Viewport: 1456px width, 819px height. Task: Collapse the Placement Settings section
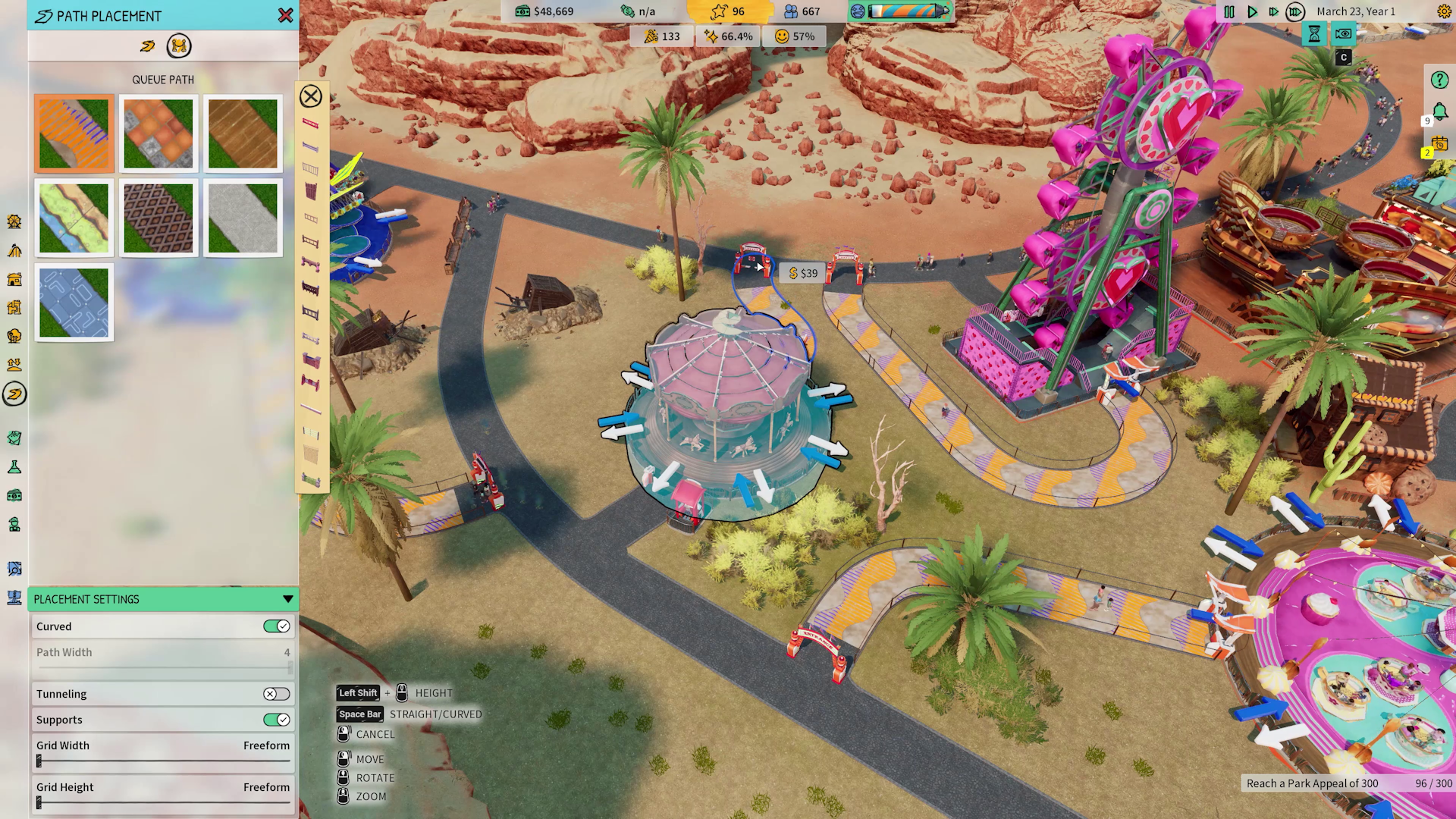click(287, 599)
